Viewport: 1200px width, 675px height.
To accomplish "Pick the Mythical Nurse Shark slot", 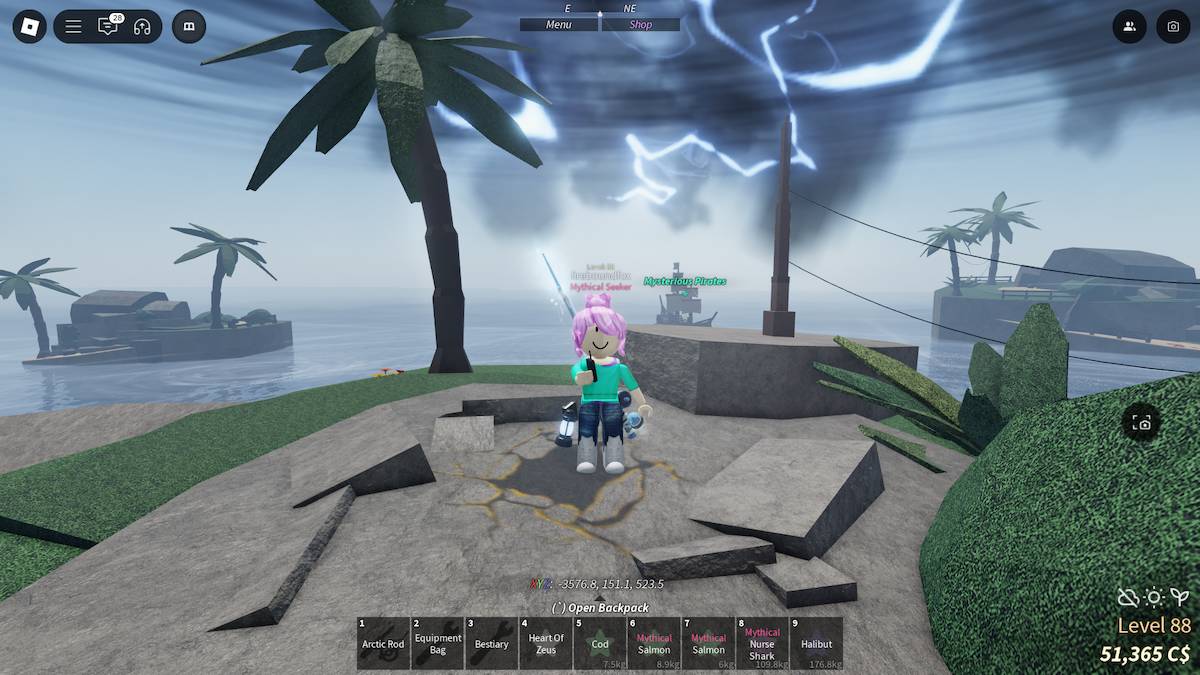I will click(762, 643).
